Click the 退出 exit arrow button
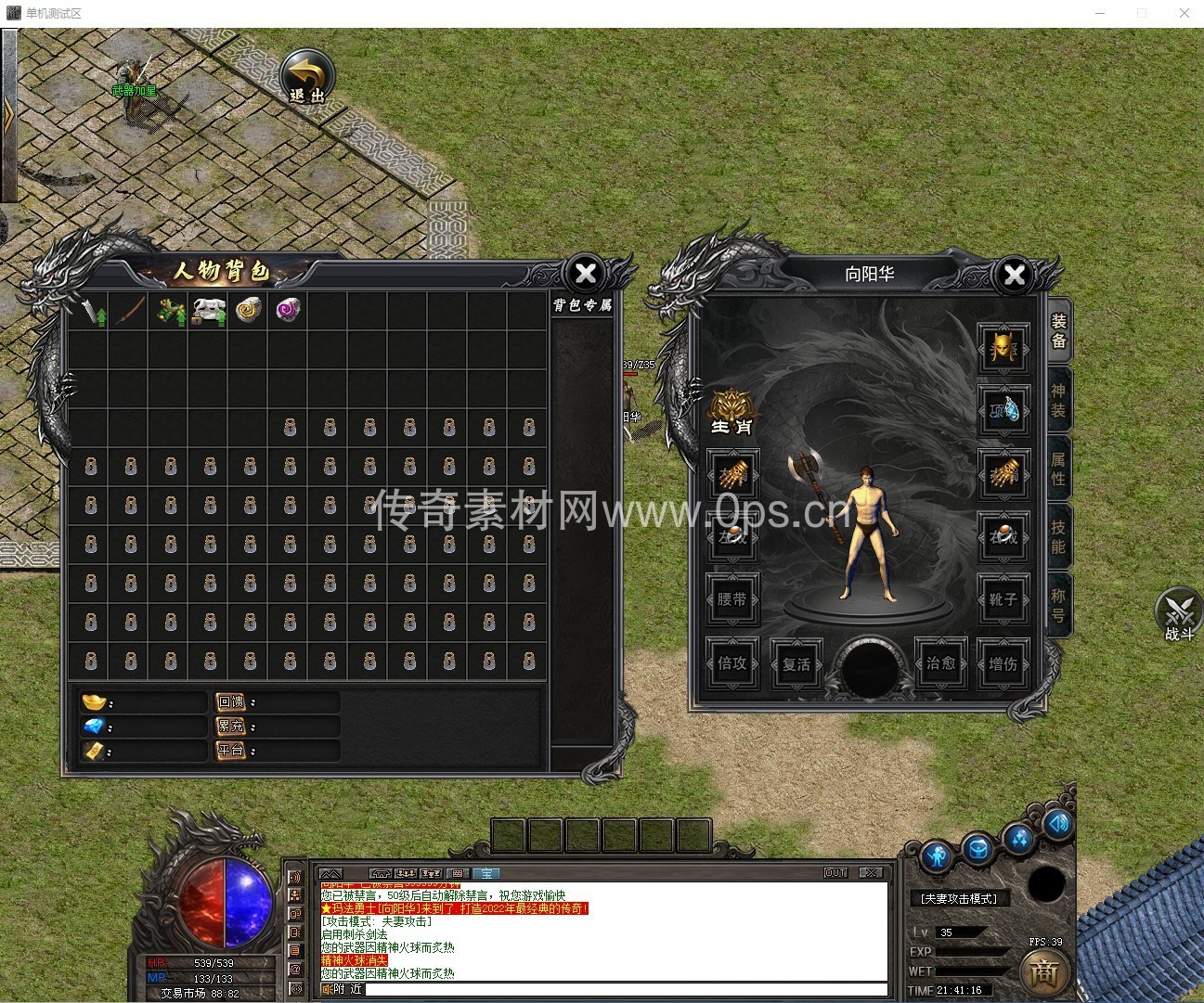 (x=307, y=77)
